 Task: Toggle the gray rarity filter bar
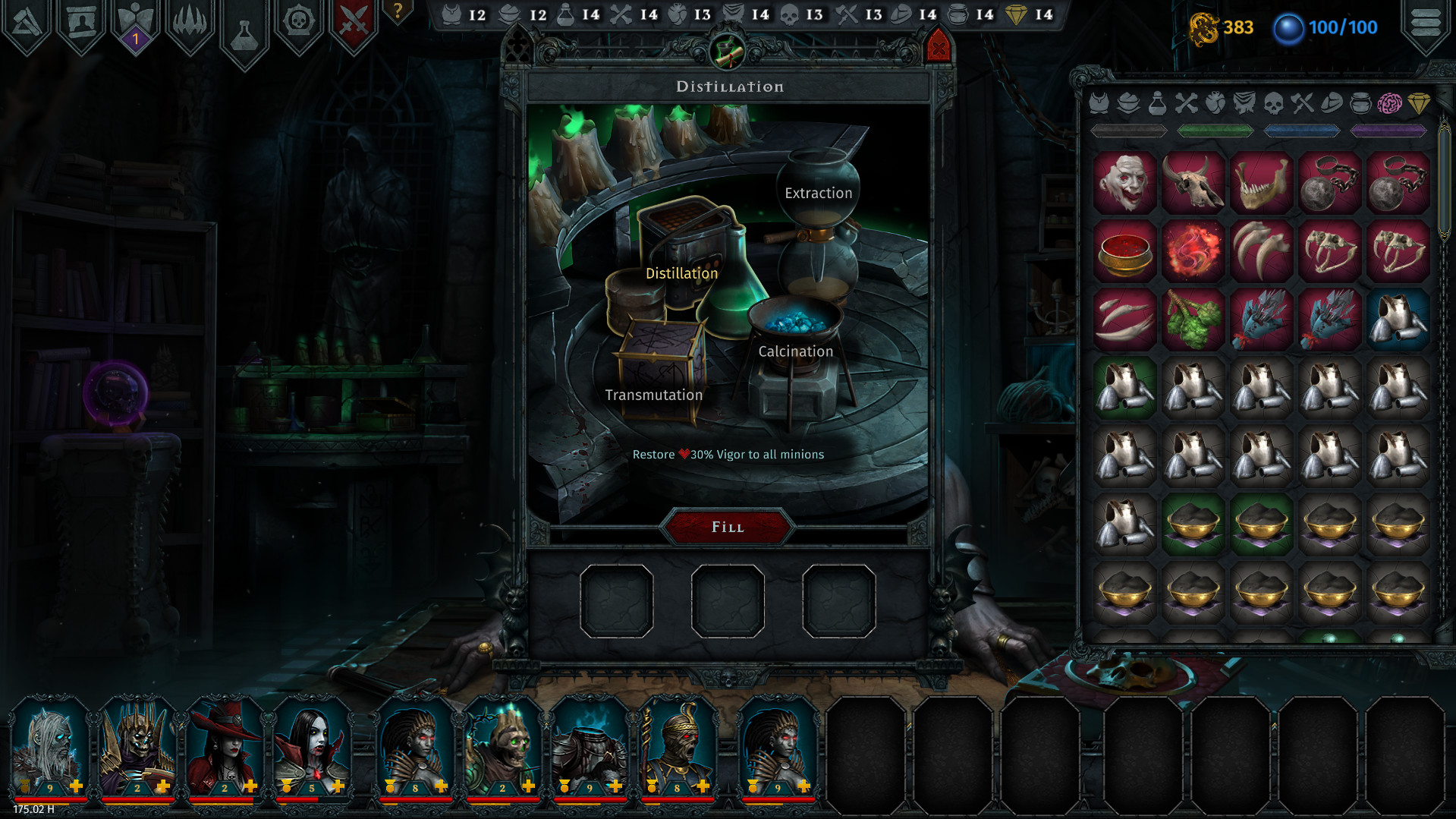pos(1130,131)
